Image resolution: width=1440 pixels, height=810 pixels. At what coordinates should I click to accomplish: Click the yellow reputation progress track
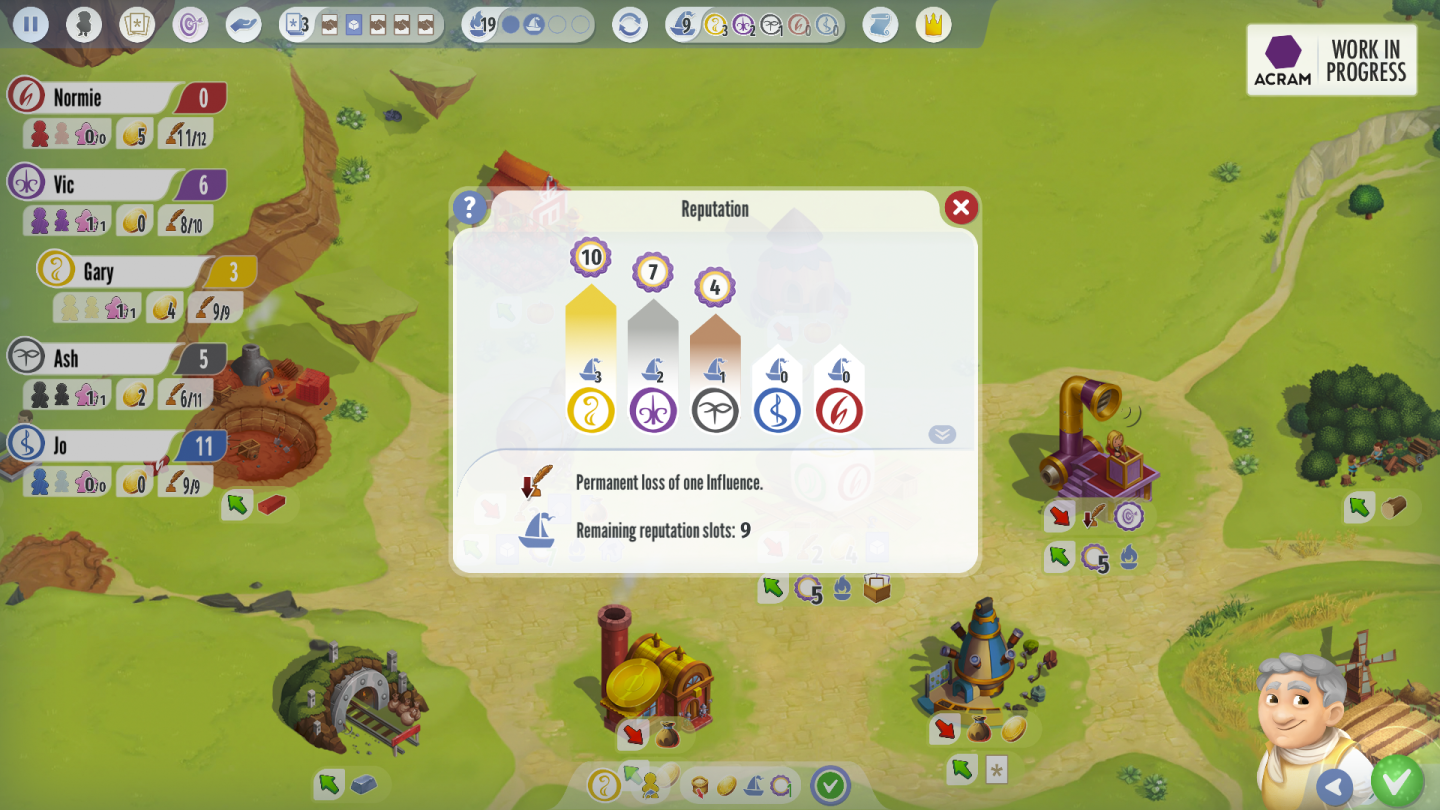[x=591, y=330]
